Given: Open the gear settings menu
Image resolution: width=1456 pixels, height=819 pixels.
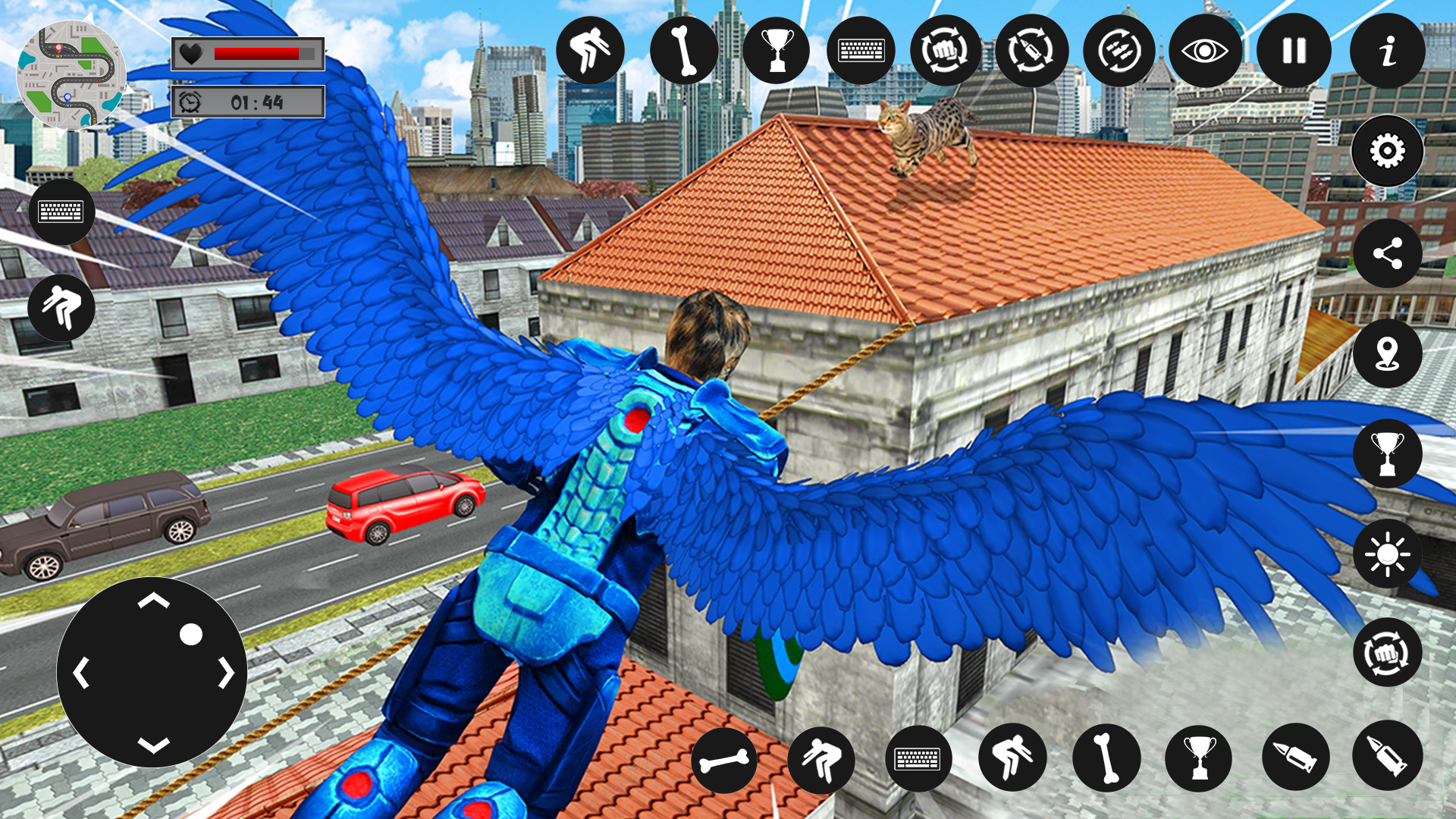Looking at the screenshot, I should click(x=1387, y=151).
